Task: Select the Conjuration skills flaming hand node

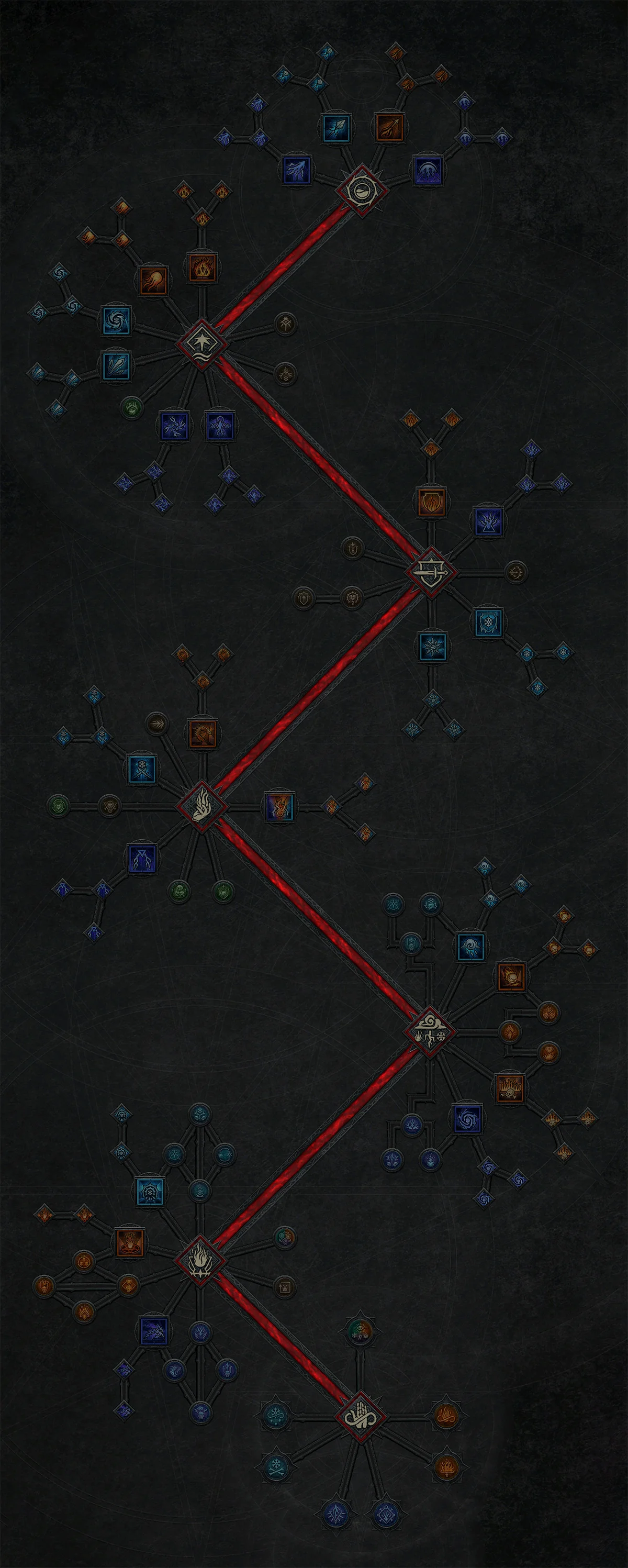Action: pos(201,807)
